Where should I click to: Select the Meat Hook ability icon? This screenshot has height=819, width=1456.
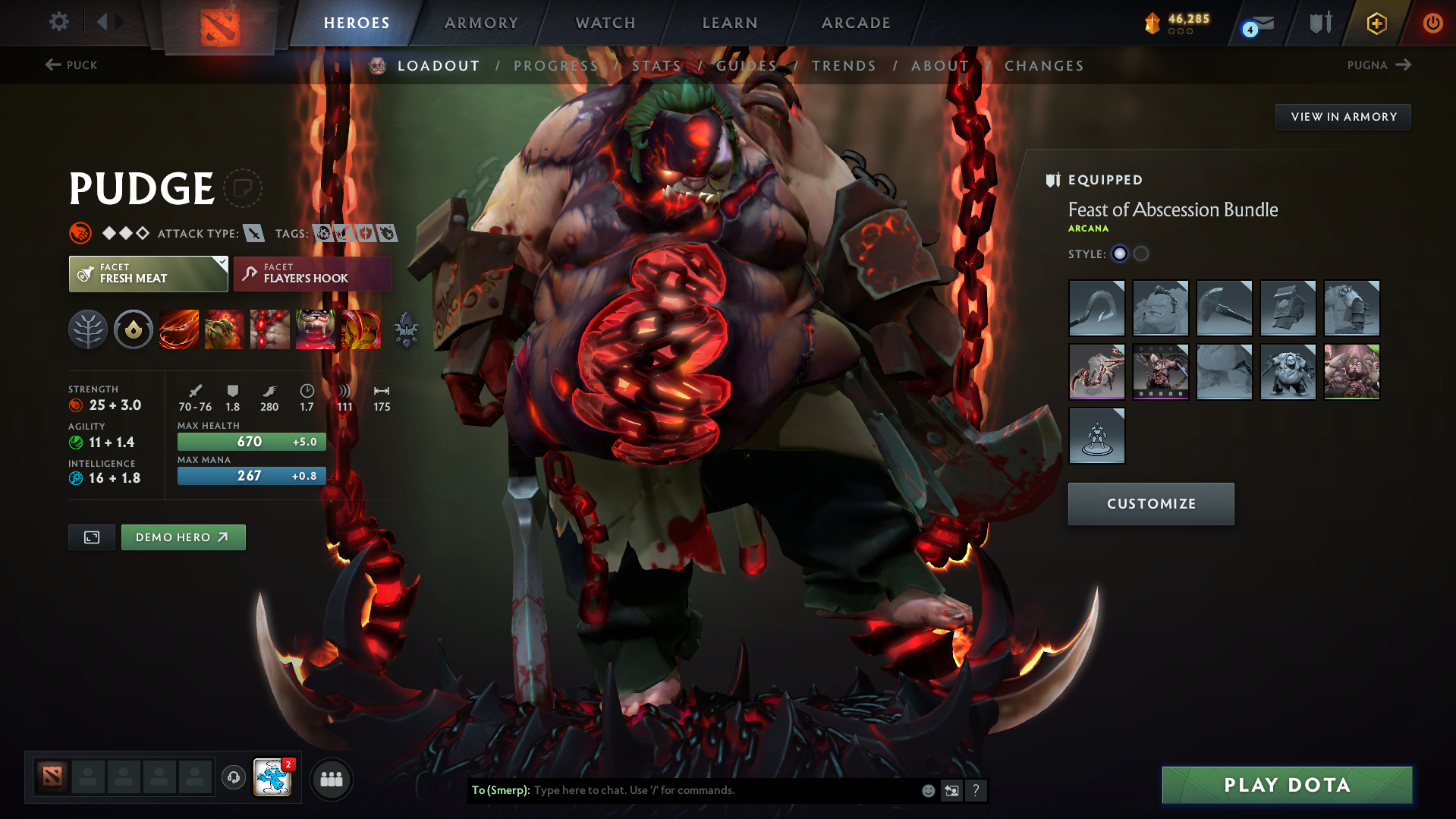coord(178,329)
